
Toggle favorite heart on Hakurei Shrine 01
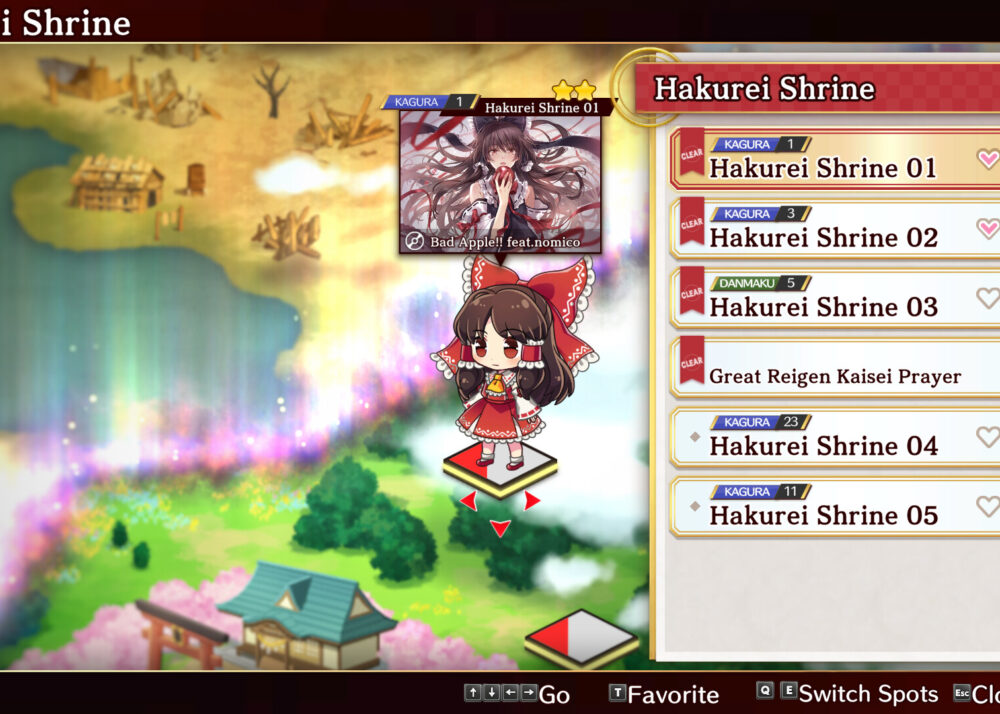(x=987, y=159)
